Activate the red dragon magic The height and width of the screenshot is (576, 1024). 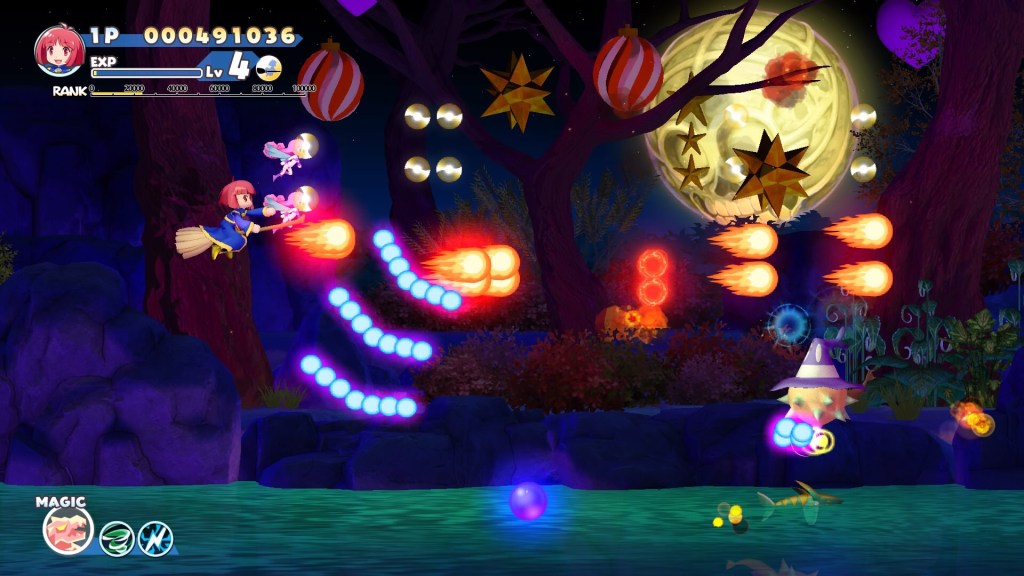point(68,531)
